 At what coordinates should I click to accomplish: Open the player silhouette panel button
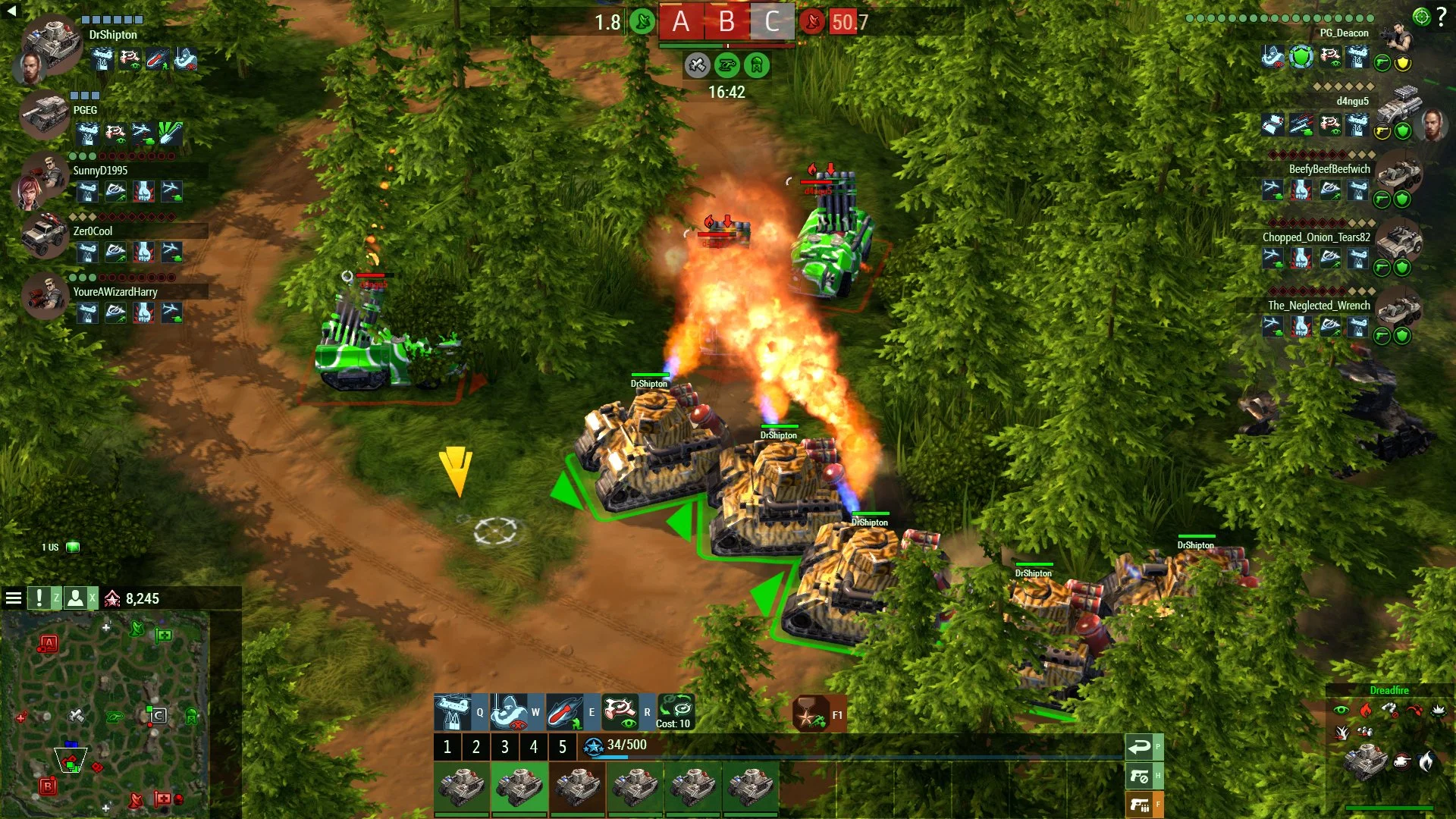point(76,598)
